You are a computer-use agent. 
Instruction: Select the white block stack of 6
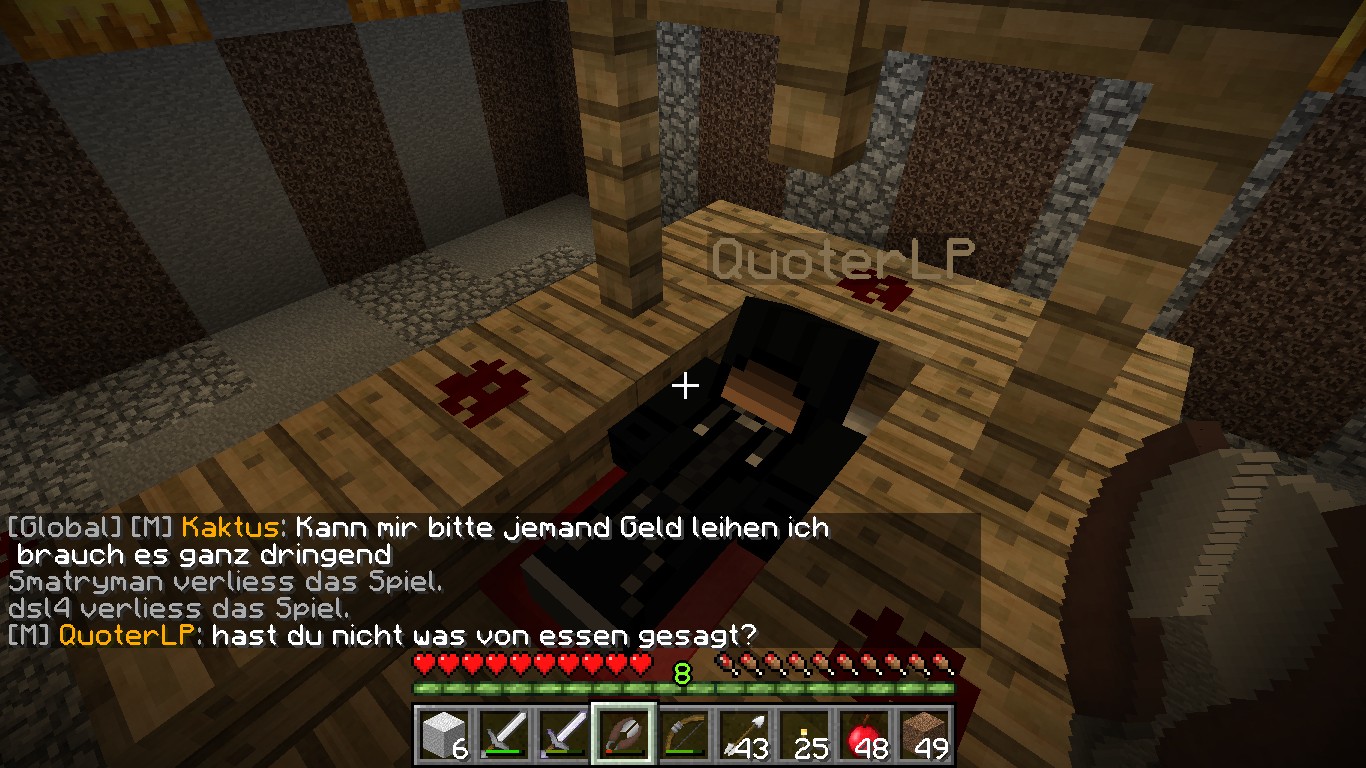[443, 736]
